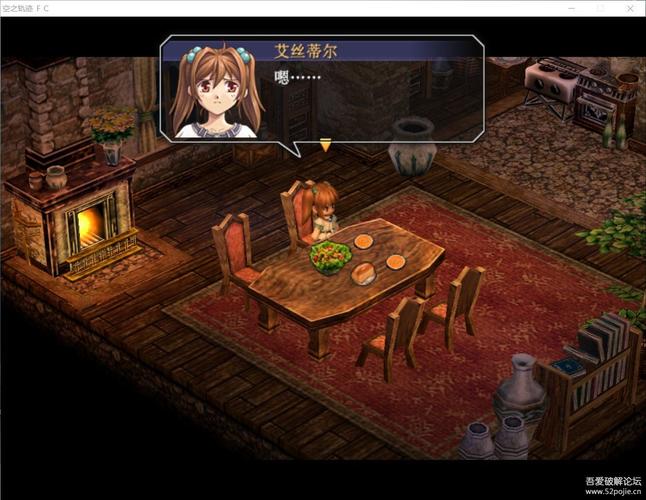
Task: Click the yellow dialogue continue arrow
Action: coord(325,146)
